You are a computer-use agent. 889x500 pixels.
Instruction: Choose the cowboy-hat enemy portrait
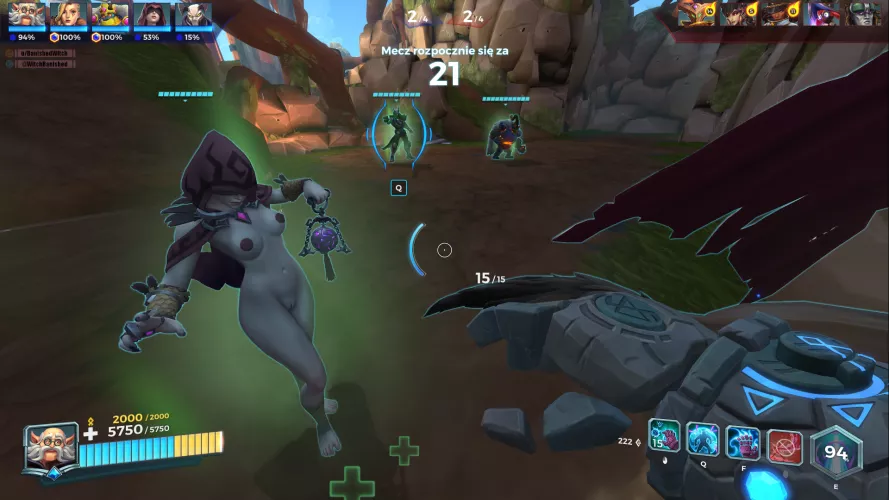click(x=778, y=13)
